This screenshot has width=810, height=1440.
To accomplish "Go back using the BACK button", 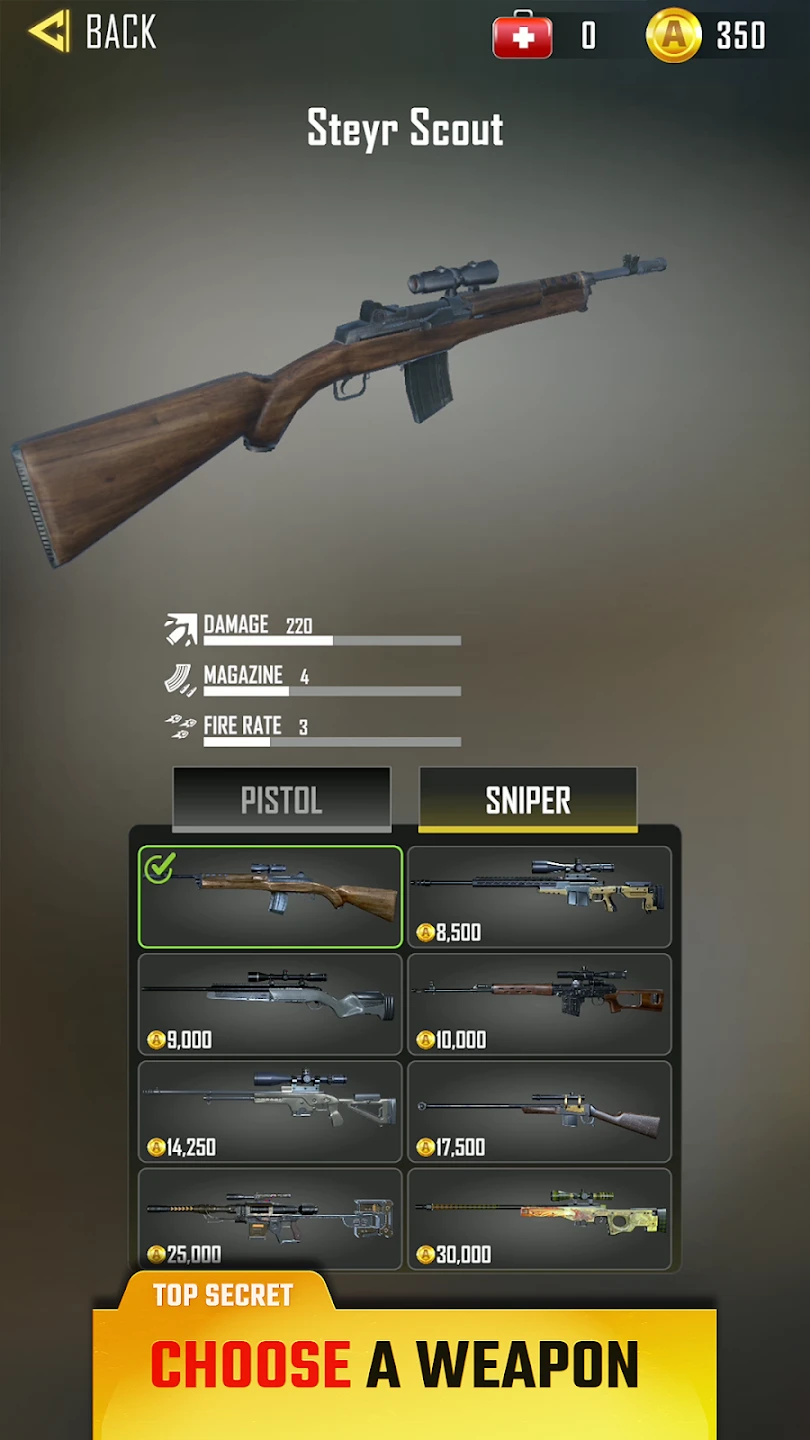I will pos(93,32).
